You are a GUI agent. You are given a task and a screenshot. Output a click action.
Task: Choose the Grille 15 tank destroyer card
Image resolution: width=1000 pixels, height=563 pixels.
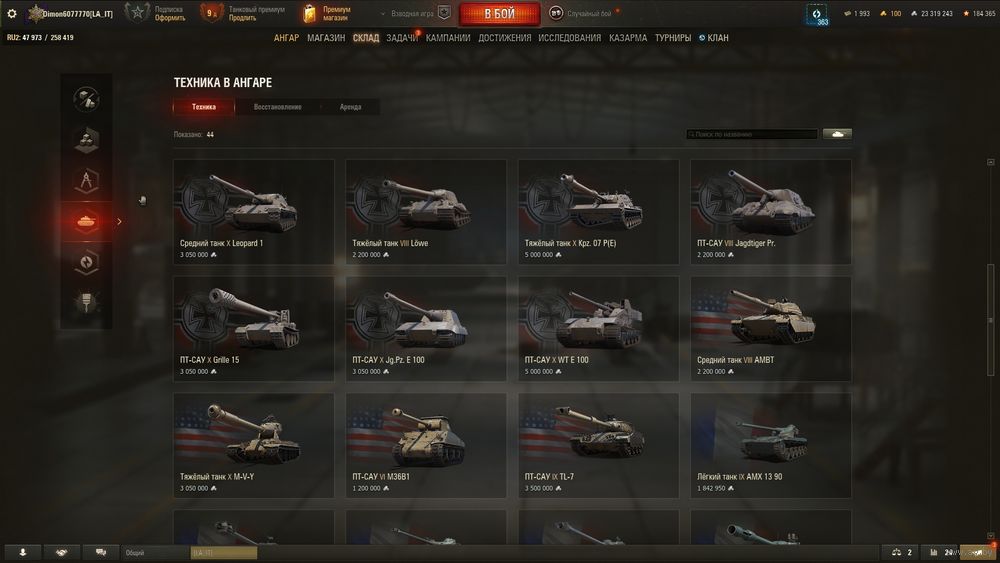254,328
